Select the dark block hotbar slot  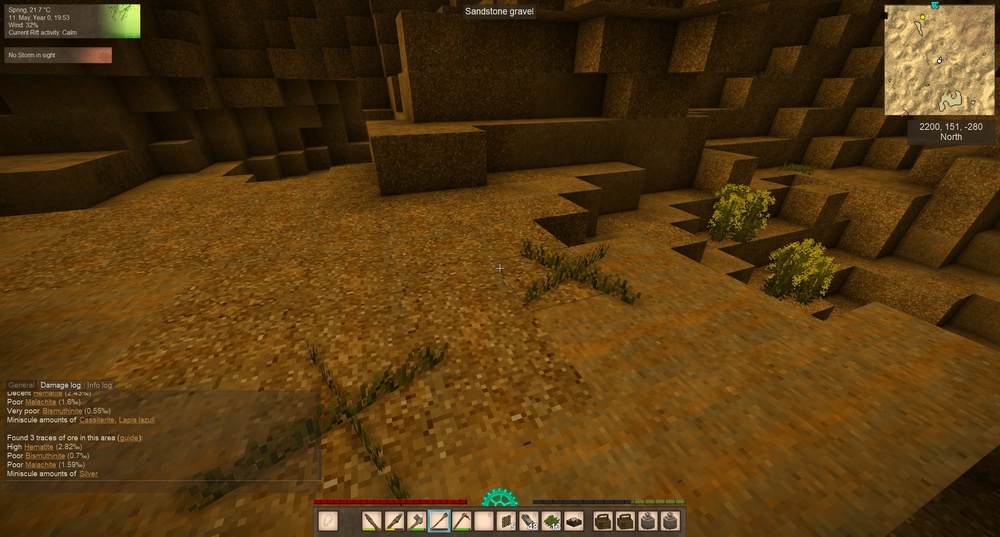574,521
